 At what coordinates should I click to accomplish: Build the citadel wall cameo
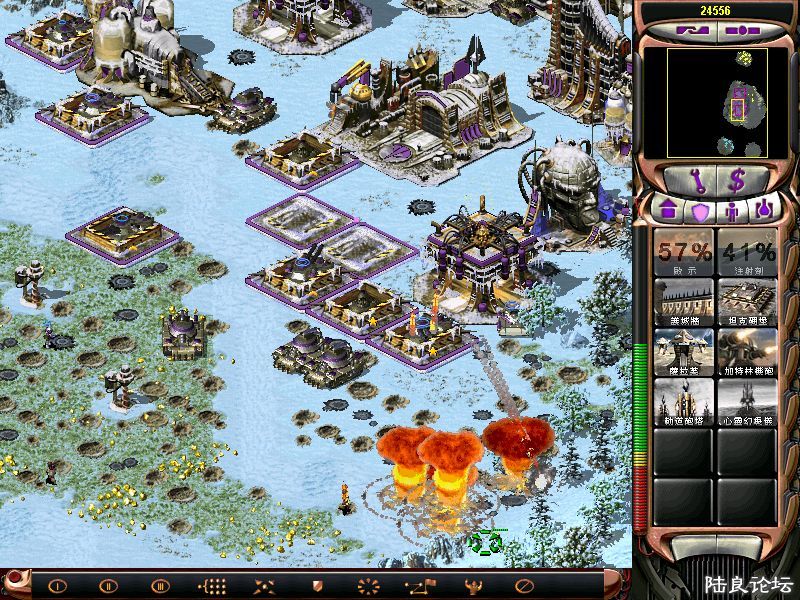[684, 301]
